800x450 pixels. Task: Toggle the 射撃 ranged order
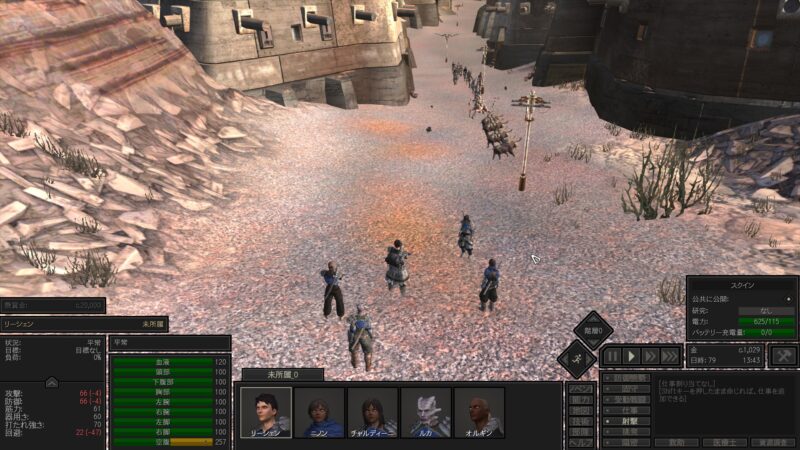tap(629, 421)
